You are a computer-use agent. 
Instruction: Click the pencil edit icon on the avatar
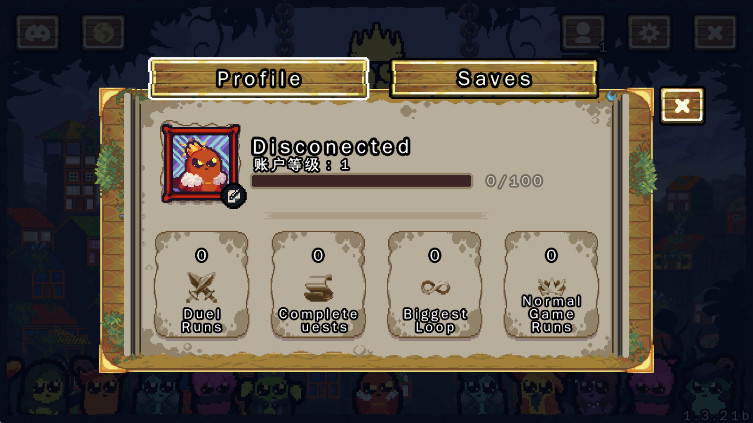234,196
